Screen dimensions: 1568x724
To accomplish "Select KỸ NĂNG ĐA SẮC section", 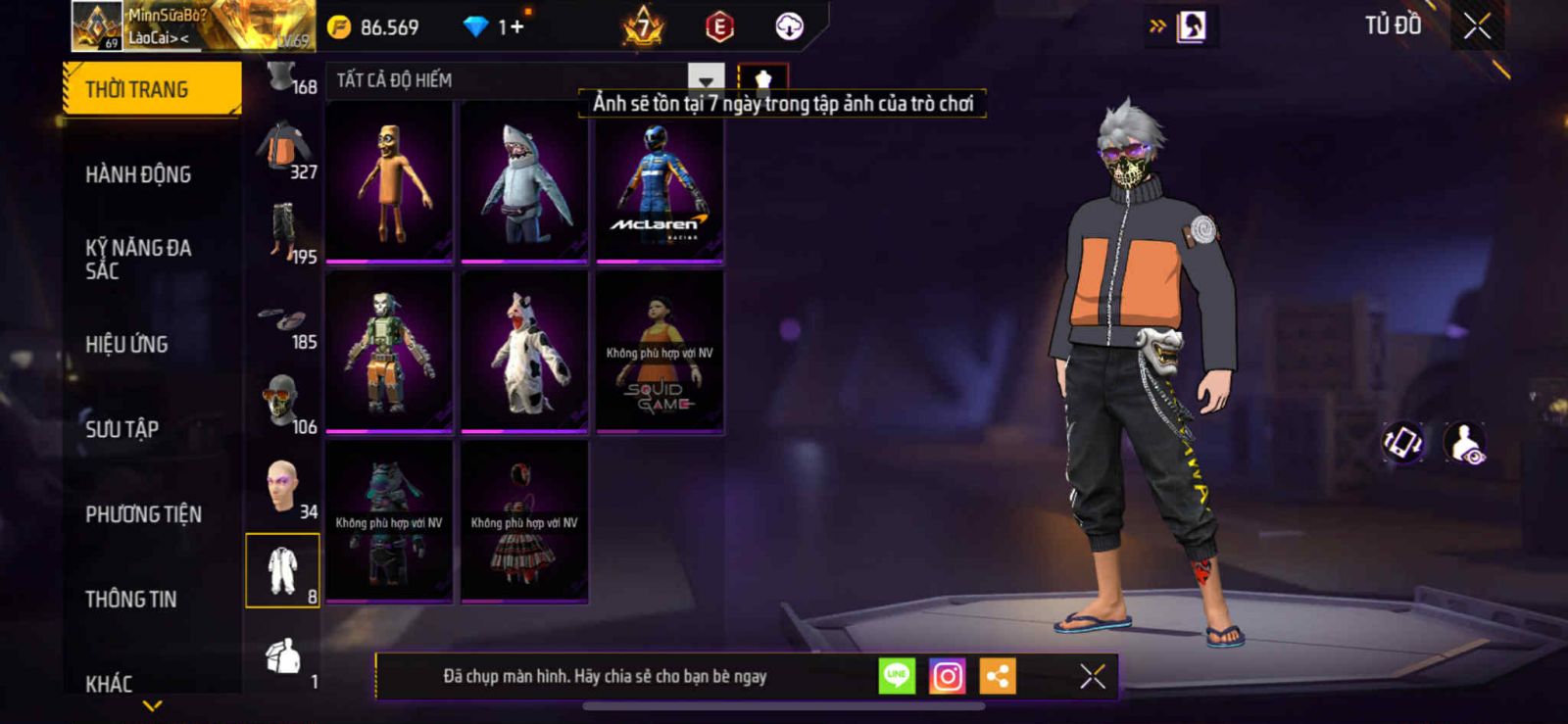I will [138, 259].
